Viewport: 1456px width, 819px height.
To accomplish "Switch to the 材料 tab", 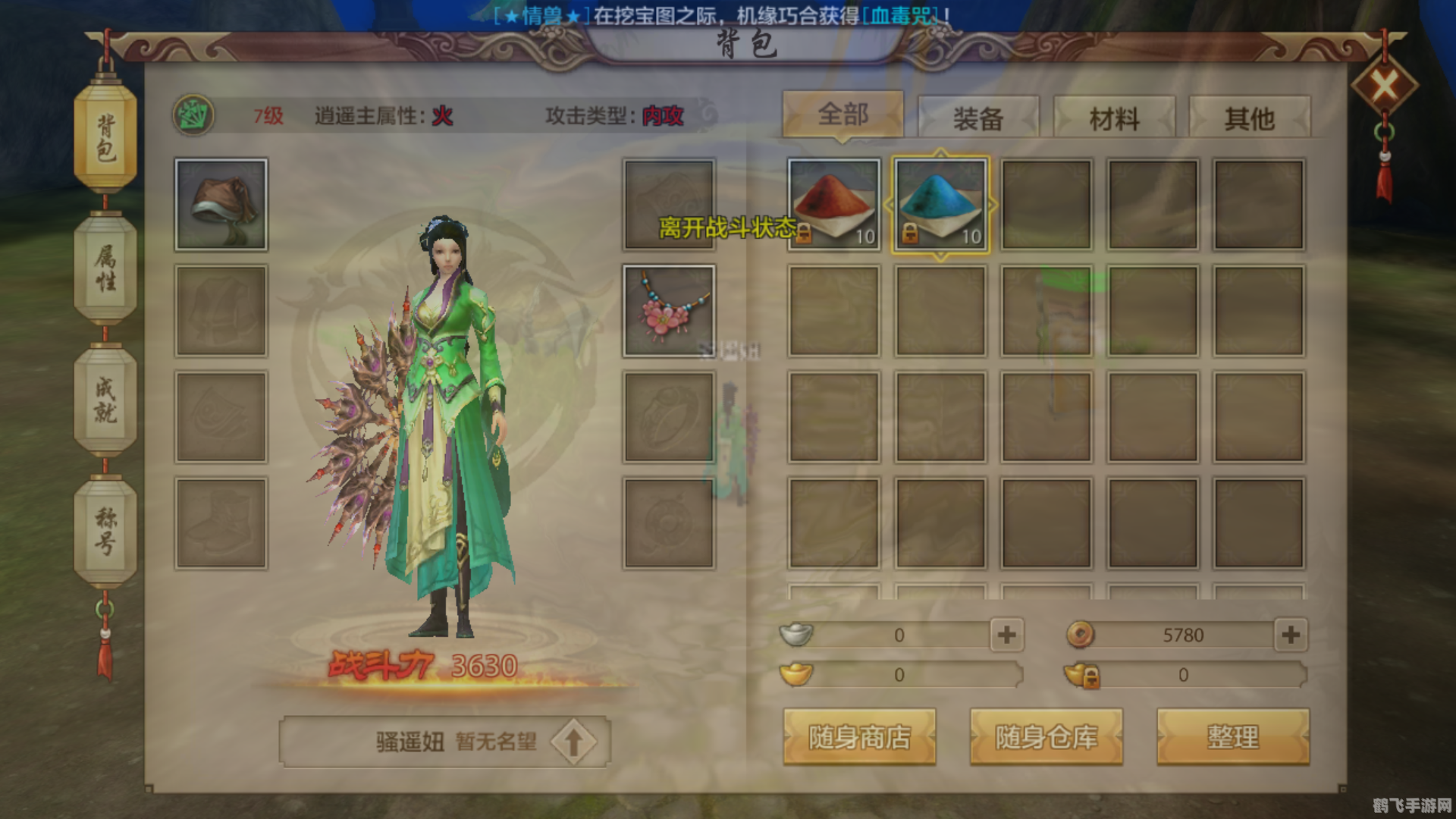I will pos(1112,116).
